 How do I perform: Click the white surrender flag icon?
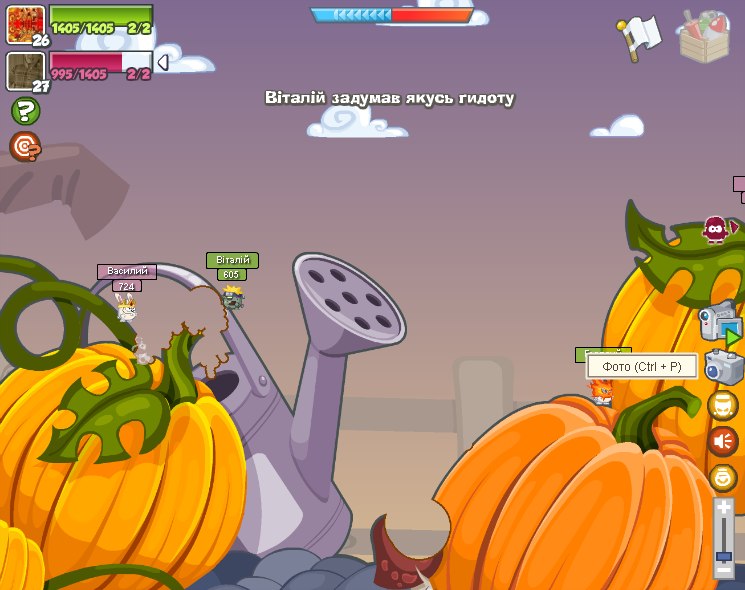point(640,34)
